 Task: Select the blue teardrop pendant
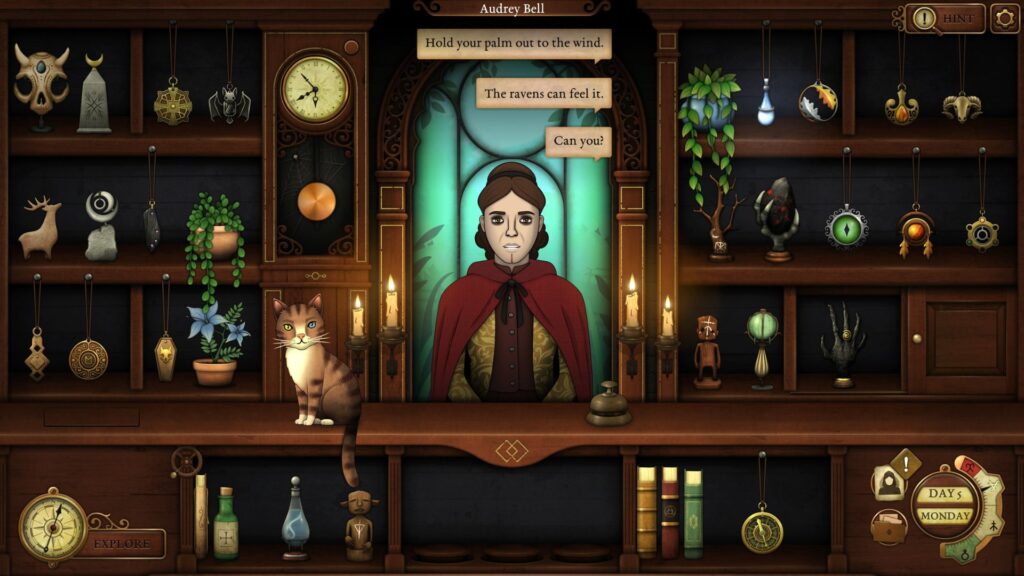click(766, 104)
